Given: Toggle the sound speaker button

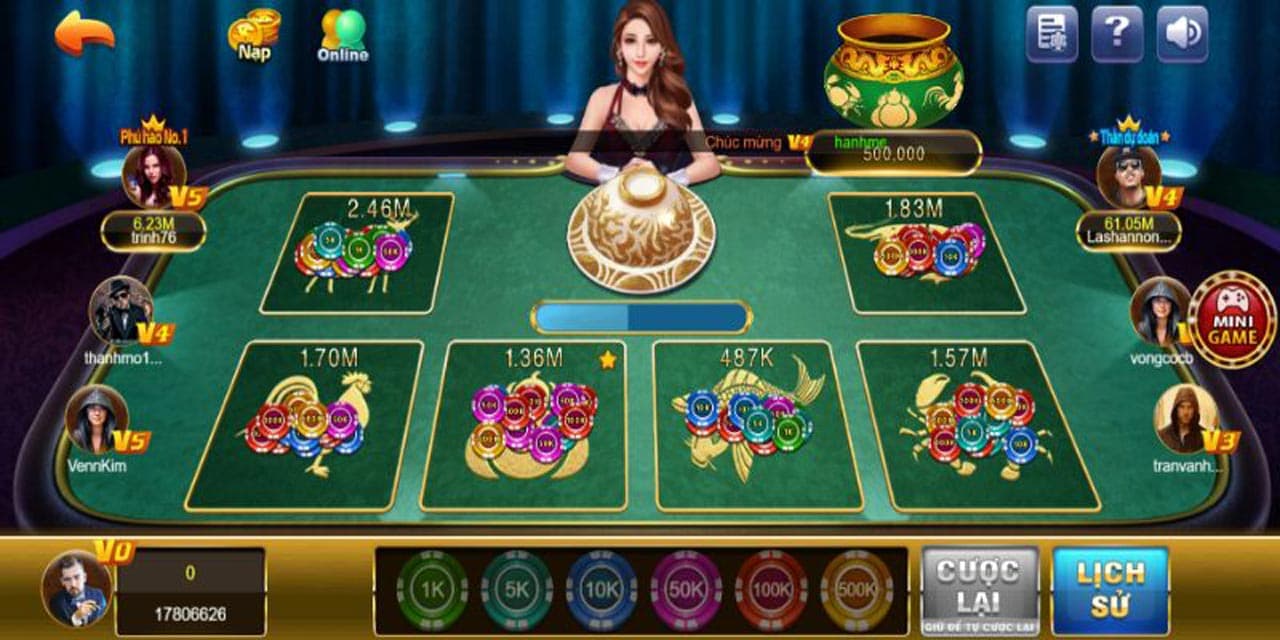Looking at the screenshot, I should tap(1182, 34).
